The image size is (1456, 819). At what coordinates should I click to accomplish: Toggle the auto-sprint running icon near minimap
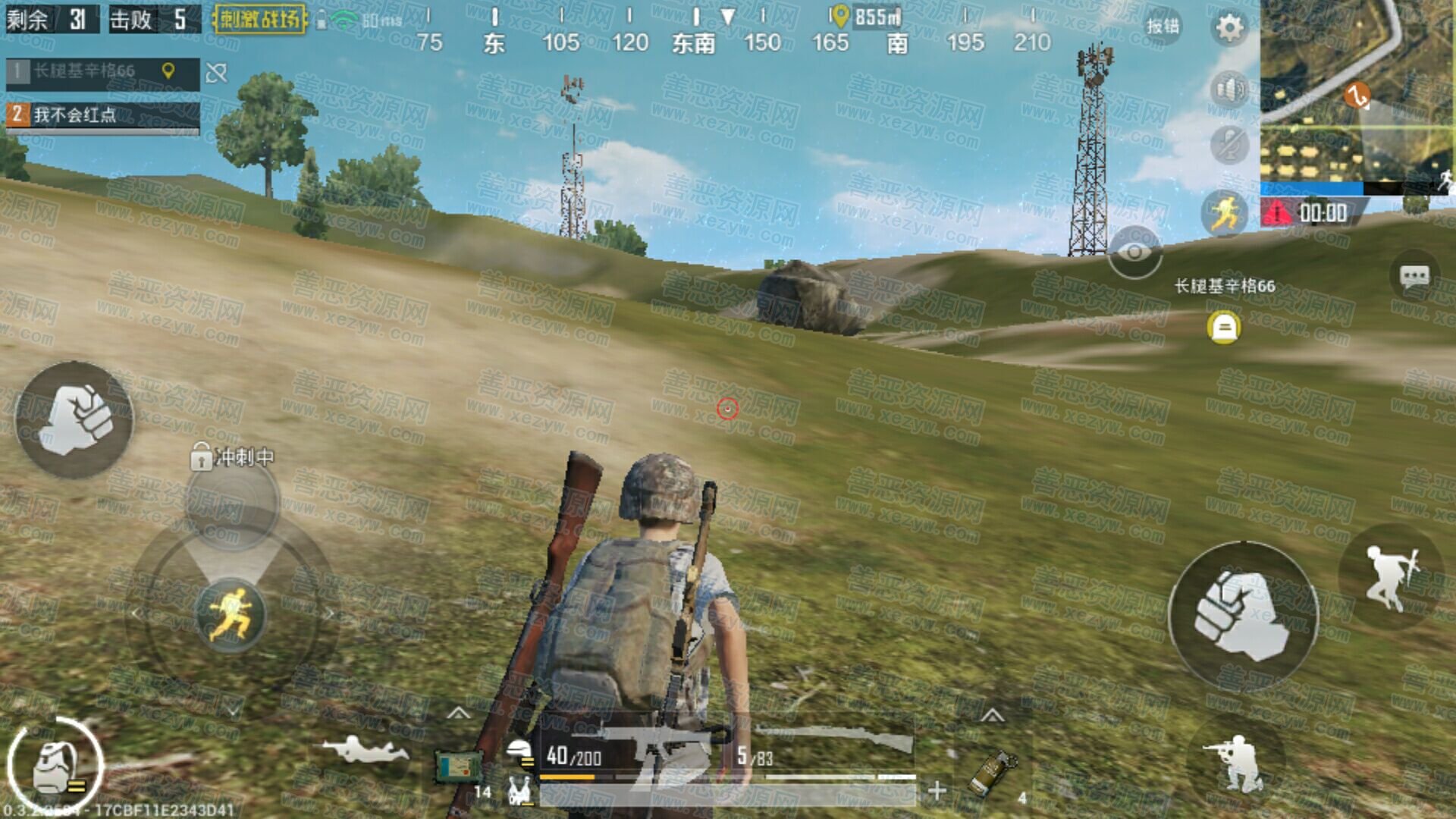pyautogui.click(x=1225, y=212)
